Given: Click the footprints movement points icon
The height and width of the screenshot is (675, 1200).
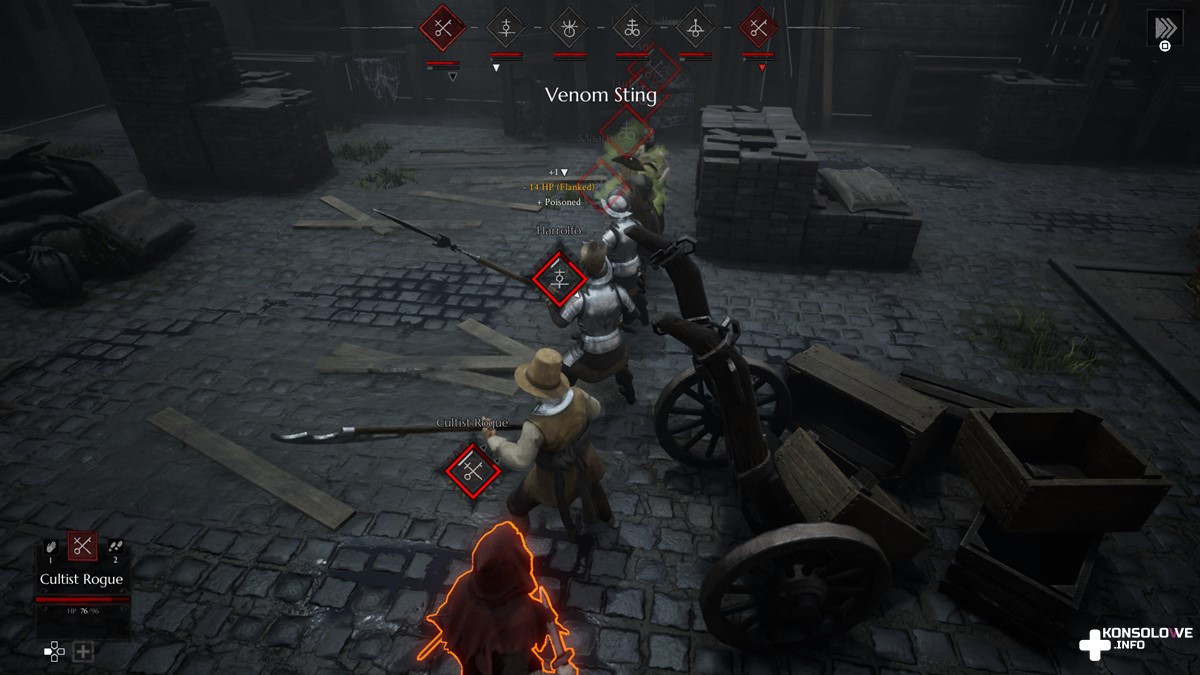Looking at the screenshot, I should (x=114, y=546).
